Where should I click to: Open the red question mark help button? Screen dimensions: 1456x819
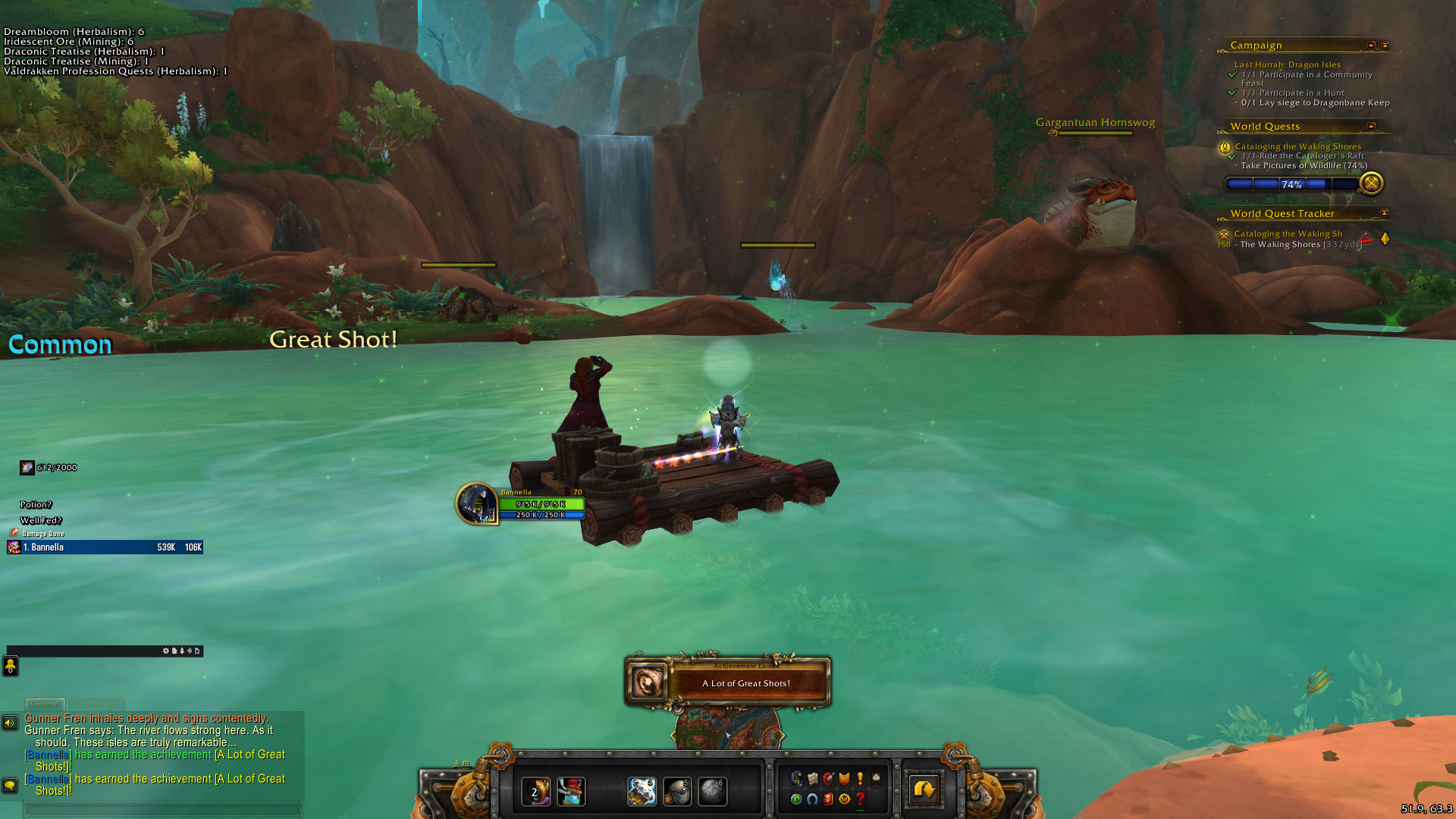(860, 799)
